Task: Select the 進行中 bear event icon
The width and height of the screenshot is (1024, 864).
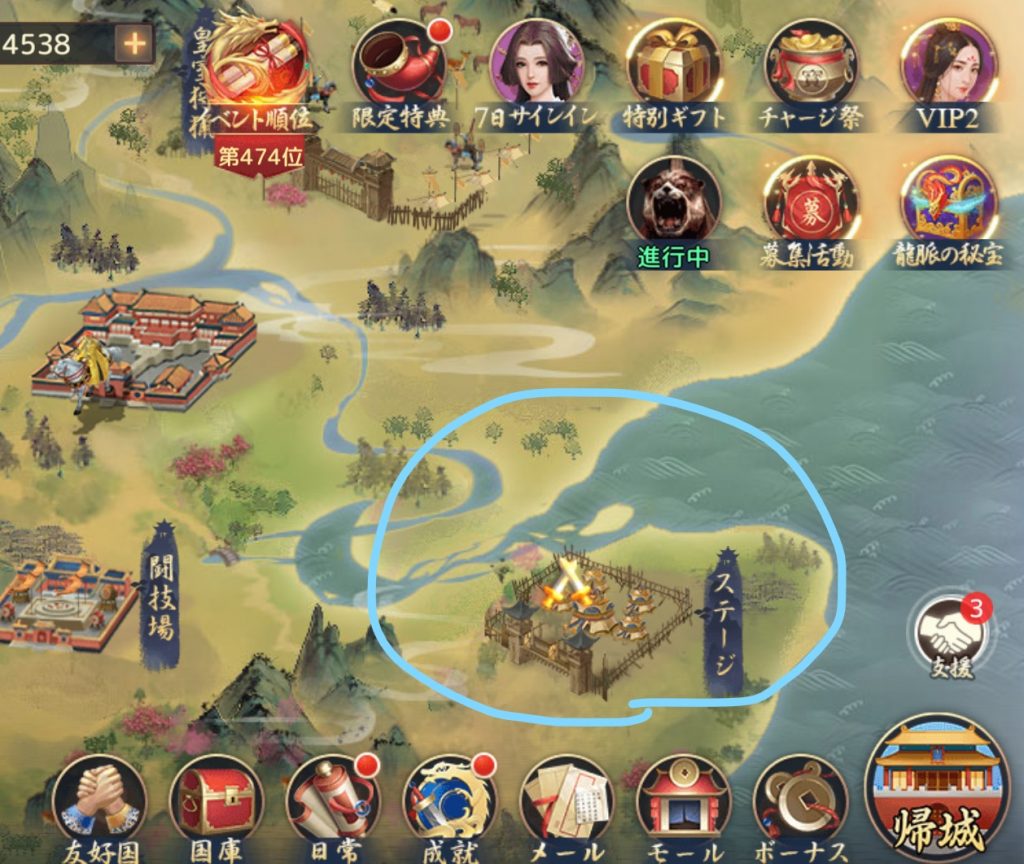Action: click(674, 205)
